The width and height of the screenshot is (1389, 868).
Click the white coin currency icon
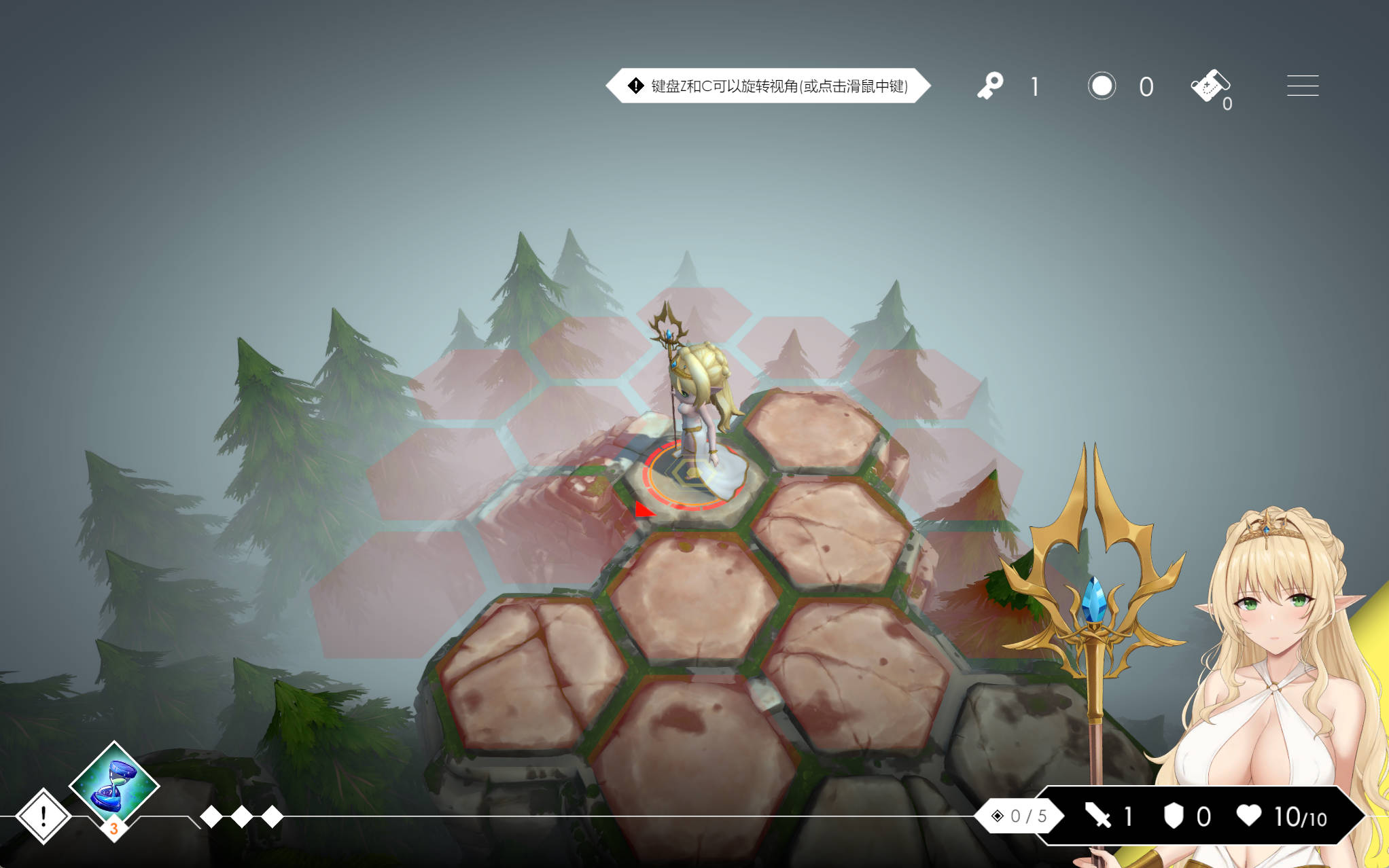[1102, 86]
